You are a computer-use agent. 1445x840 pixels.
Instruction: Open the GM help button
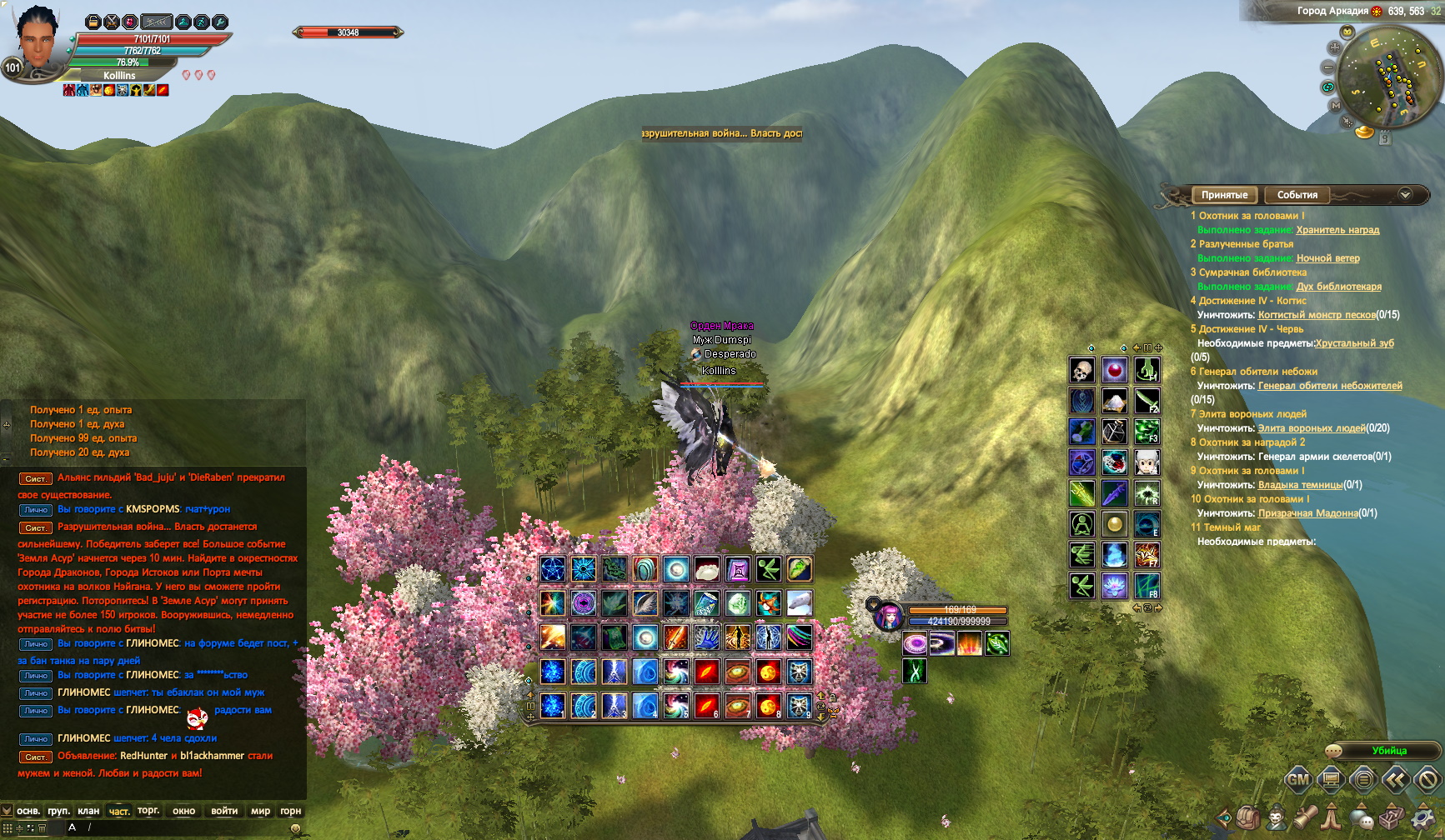pyautogui.click(x=1297, y=781)
